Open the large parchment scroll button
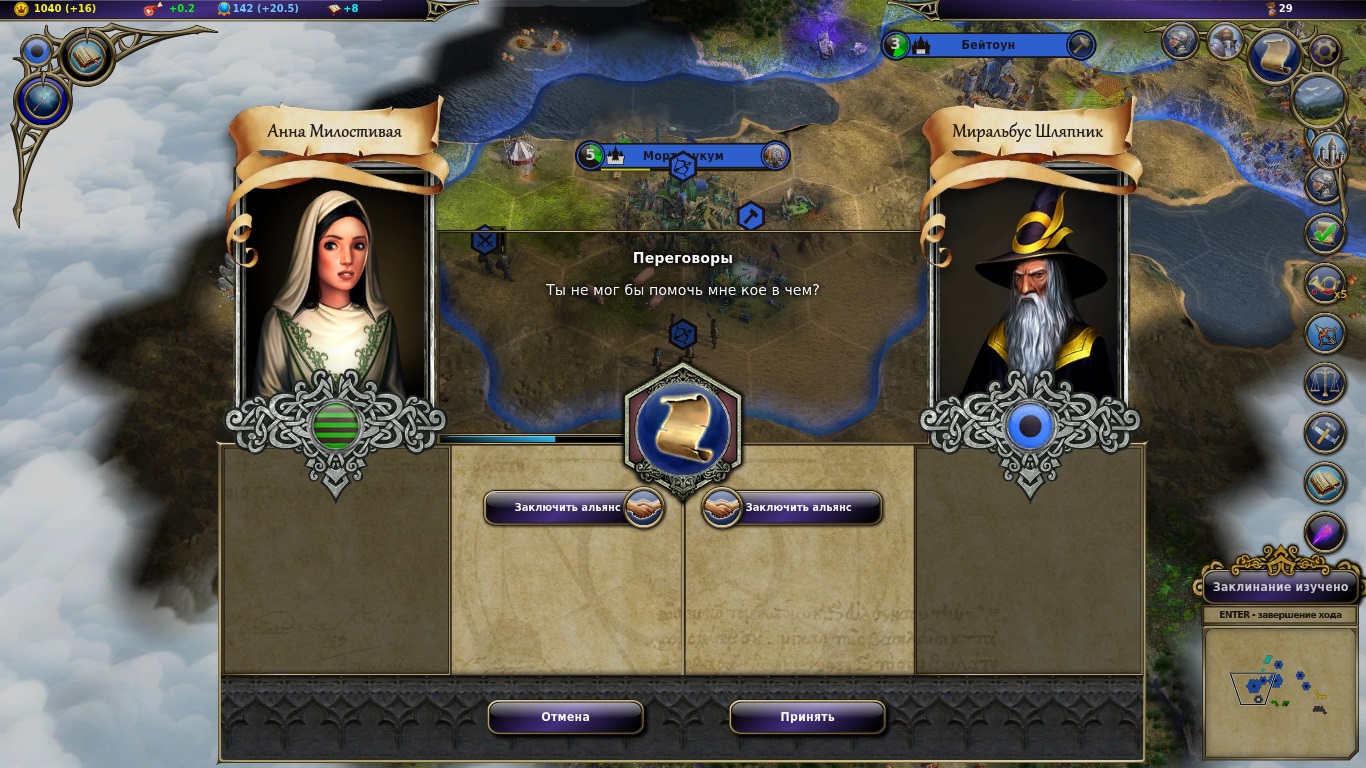 point(1275,56)
